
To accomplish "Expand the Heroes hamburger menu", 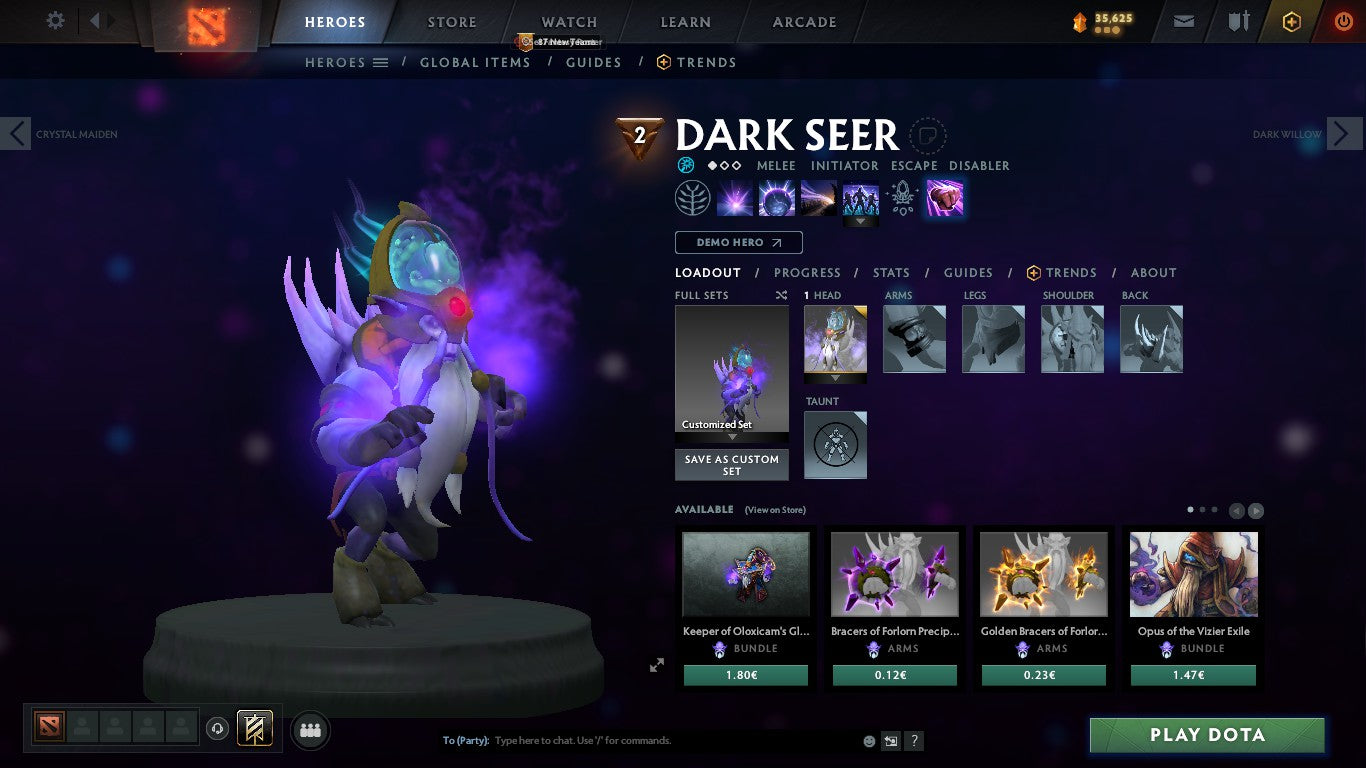I will point(381,62).
